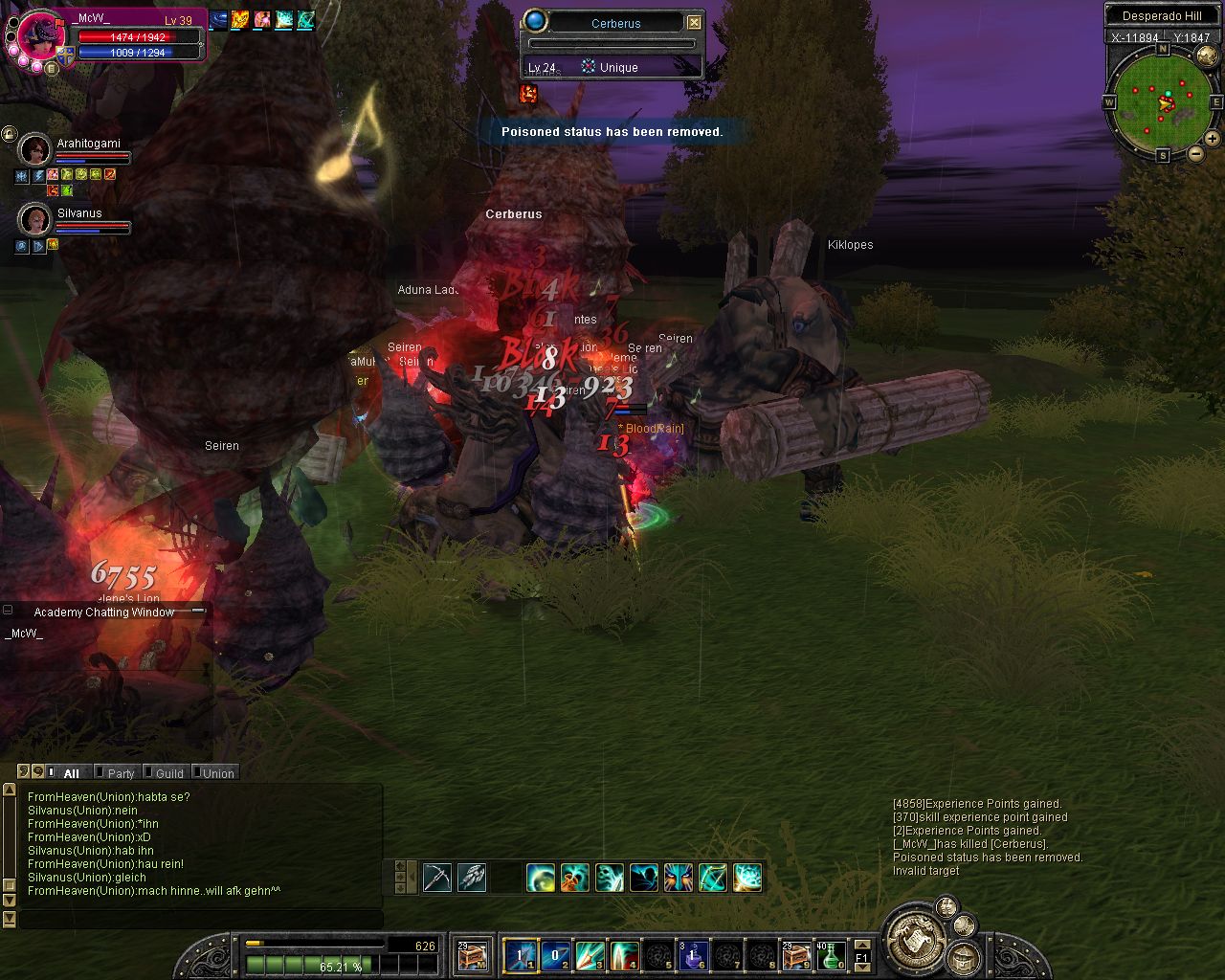Screen dimensions: 1225x980
Task: Select the All chat tab
Action: coord(71,773)
